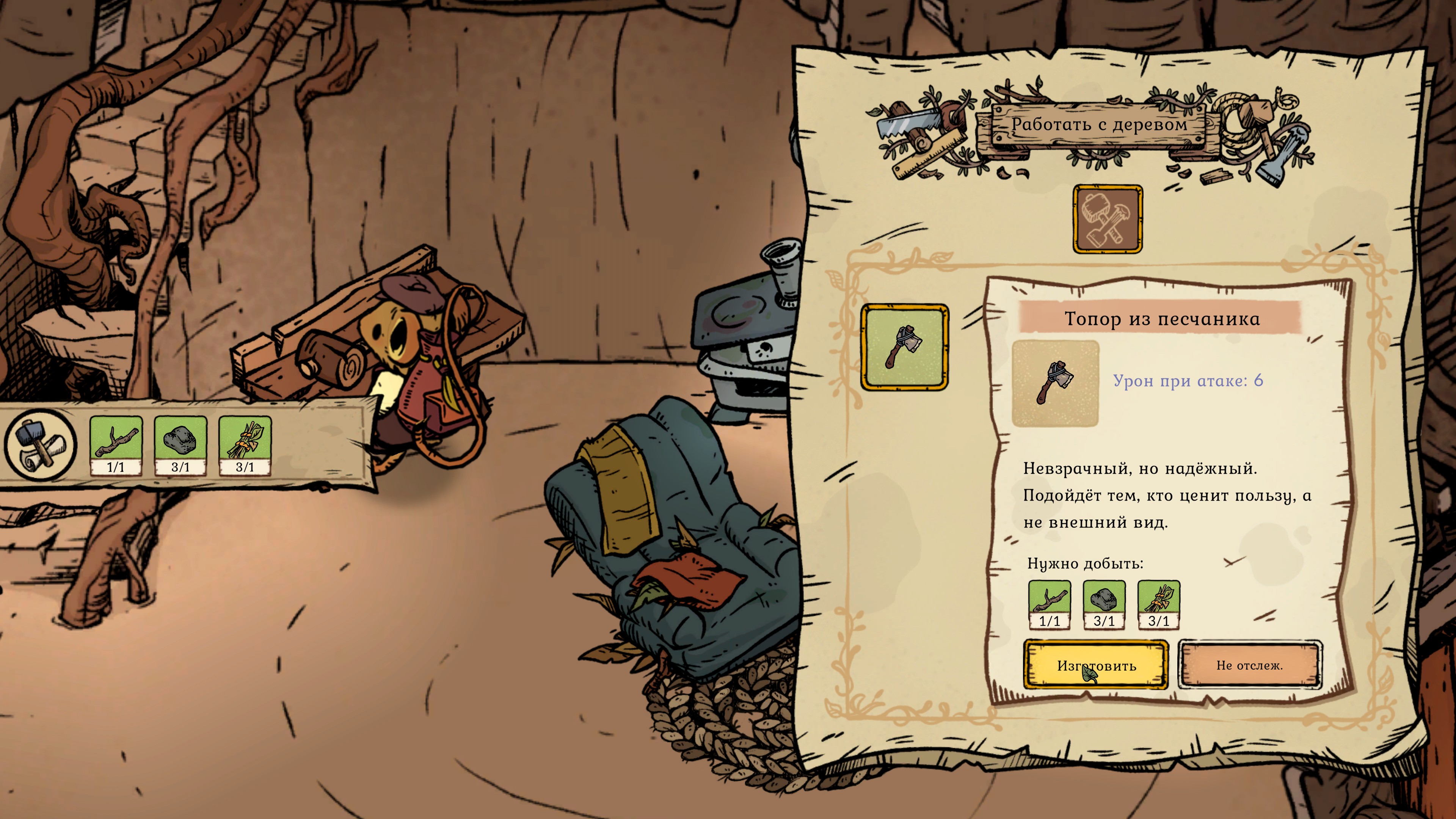The height and width of the screenshot is (819, 1456).
Task: Choose the crossed hammers tool category icon
Action: tap(1107, 219)
